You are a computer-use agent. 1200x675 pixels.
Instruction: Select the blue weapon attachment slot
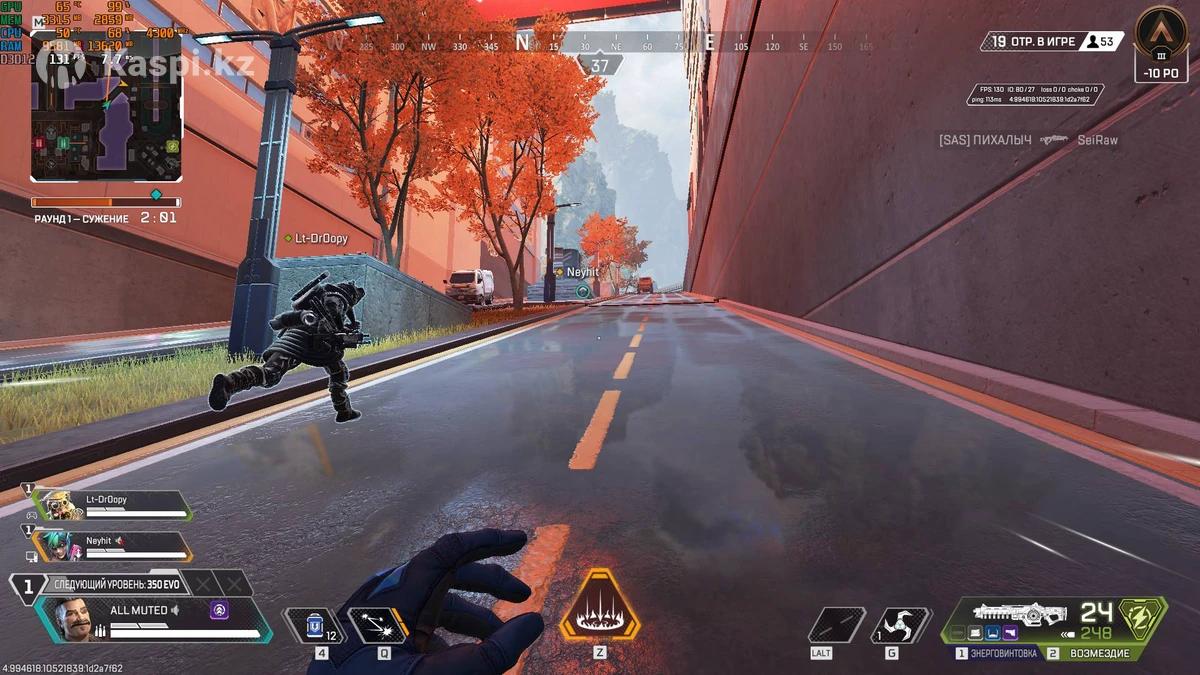click(x=991, y=634)
